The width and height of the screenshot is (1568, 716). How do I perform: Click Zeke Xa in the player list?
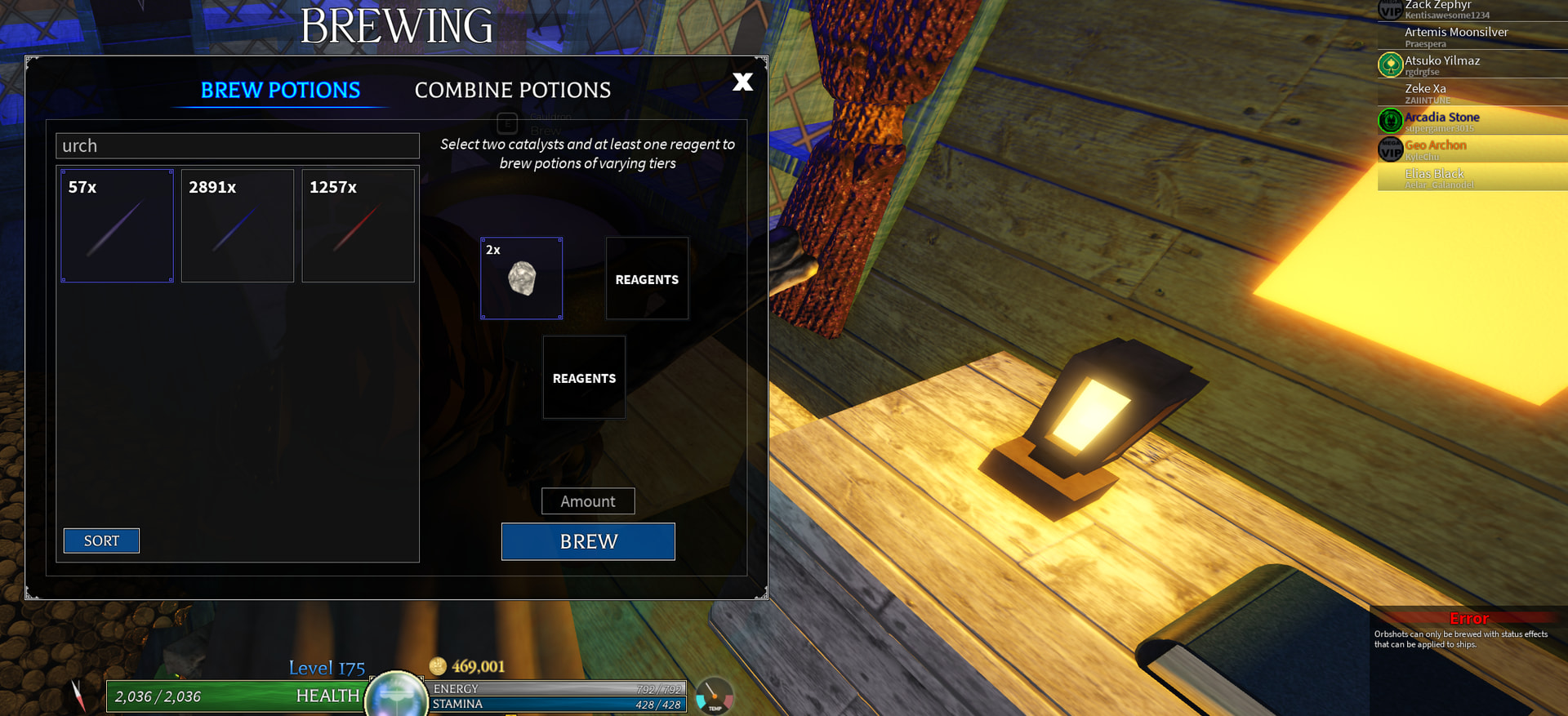coord(1426,92)
